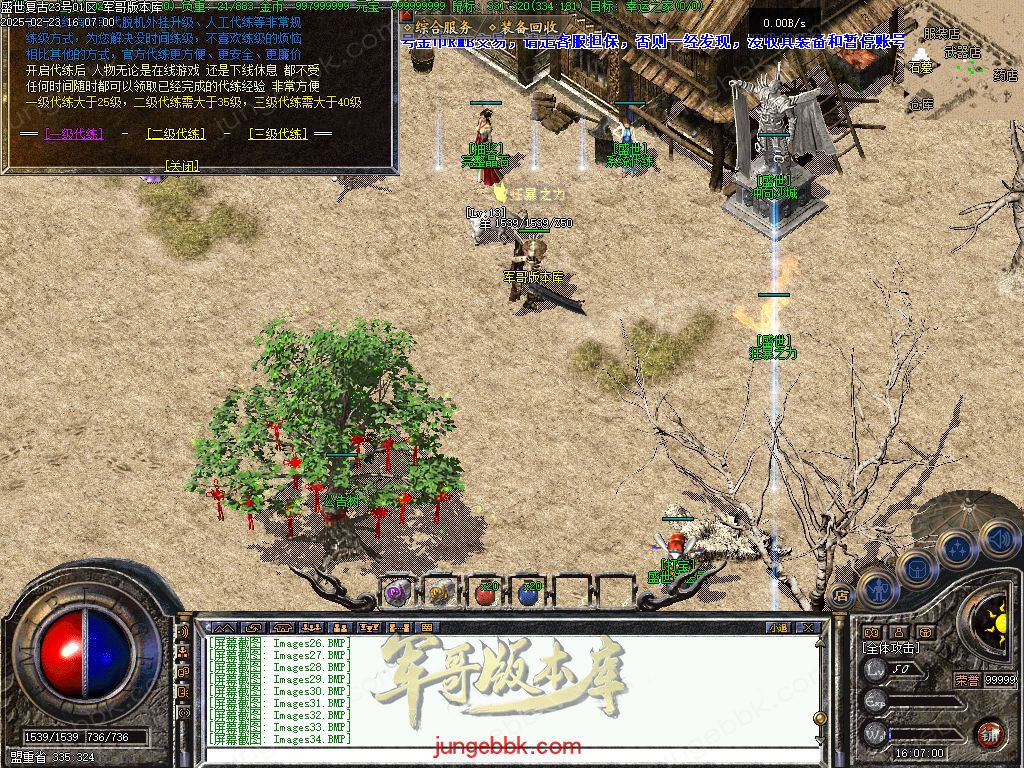Pick the 三级代练 training option
This screenshot has width=1024, height=768.
click(x=278, y=133)
